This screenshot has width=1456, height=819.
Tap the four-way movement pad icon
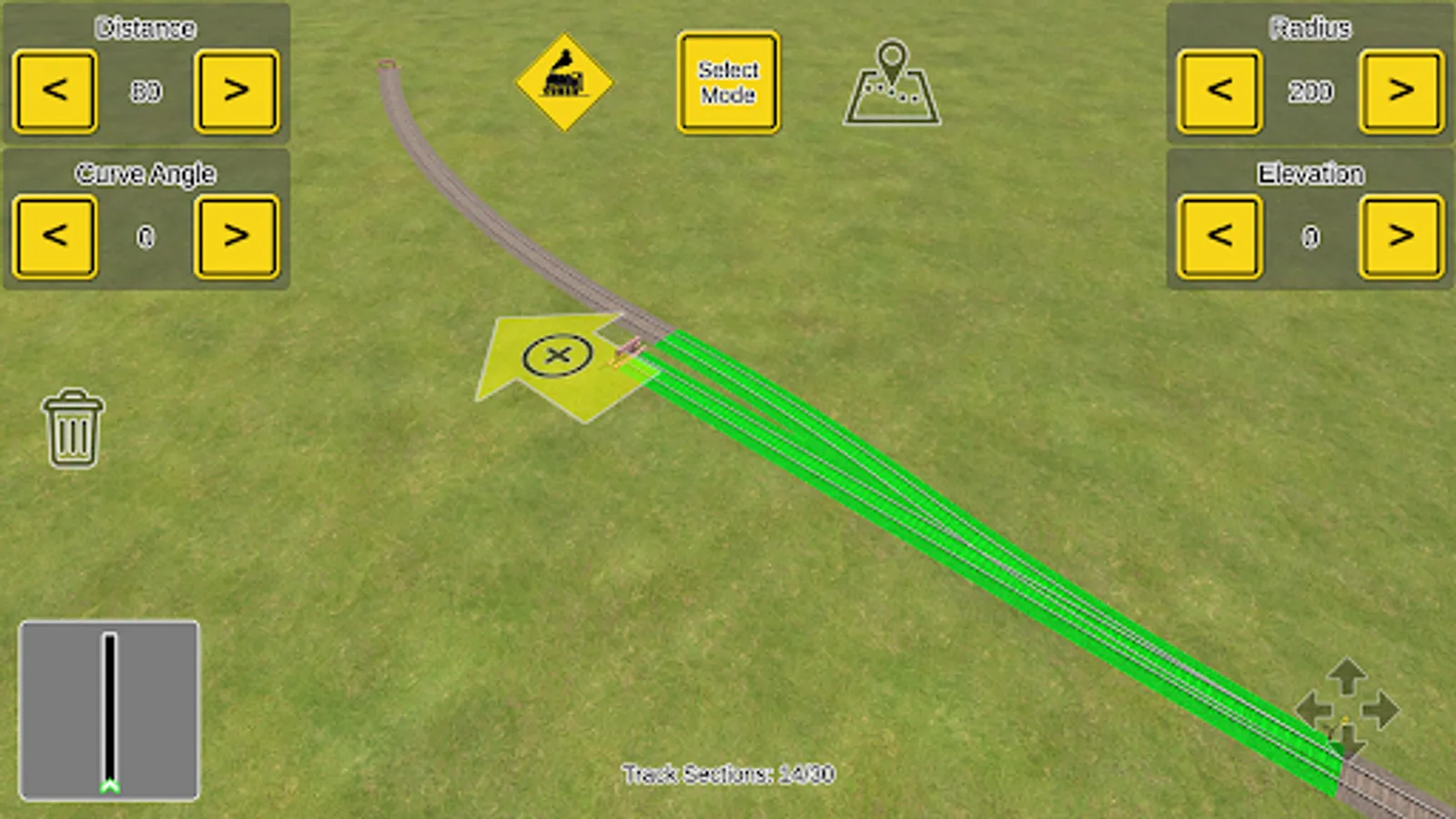(1347, 712)
